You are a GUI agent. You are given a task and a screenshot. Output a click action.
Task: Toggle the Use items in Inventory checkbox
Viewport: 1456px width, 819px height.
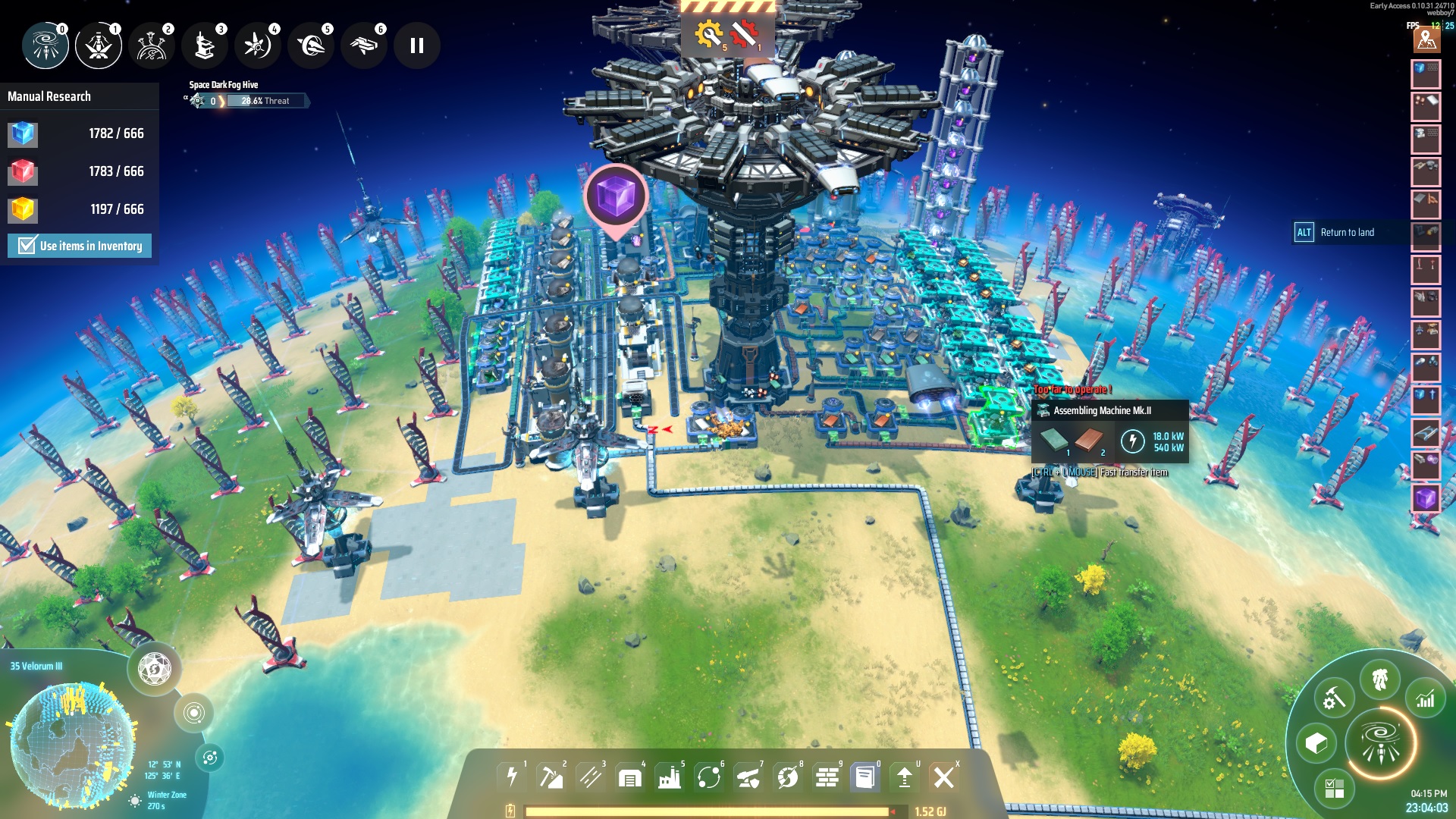point(27,246)
